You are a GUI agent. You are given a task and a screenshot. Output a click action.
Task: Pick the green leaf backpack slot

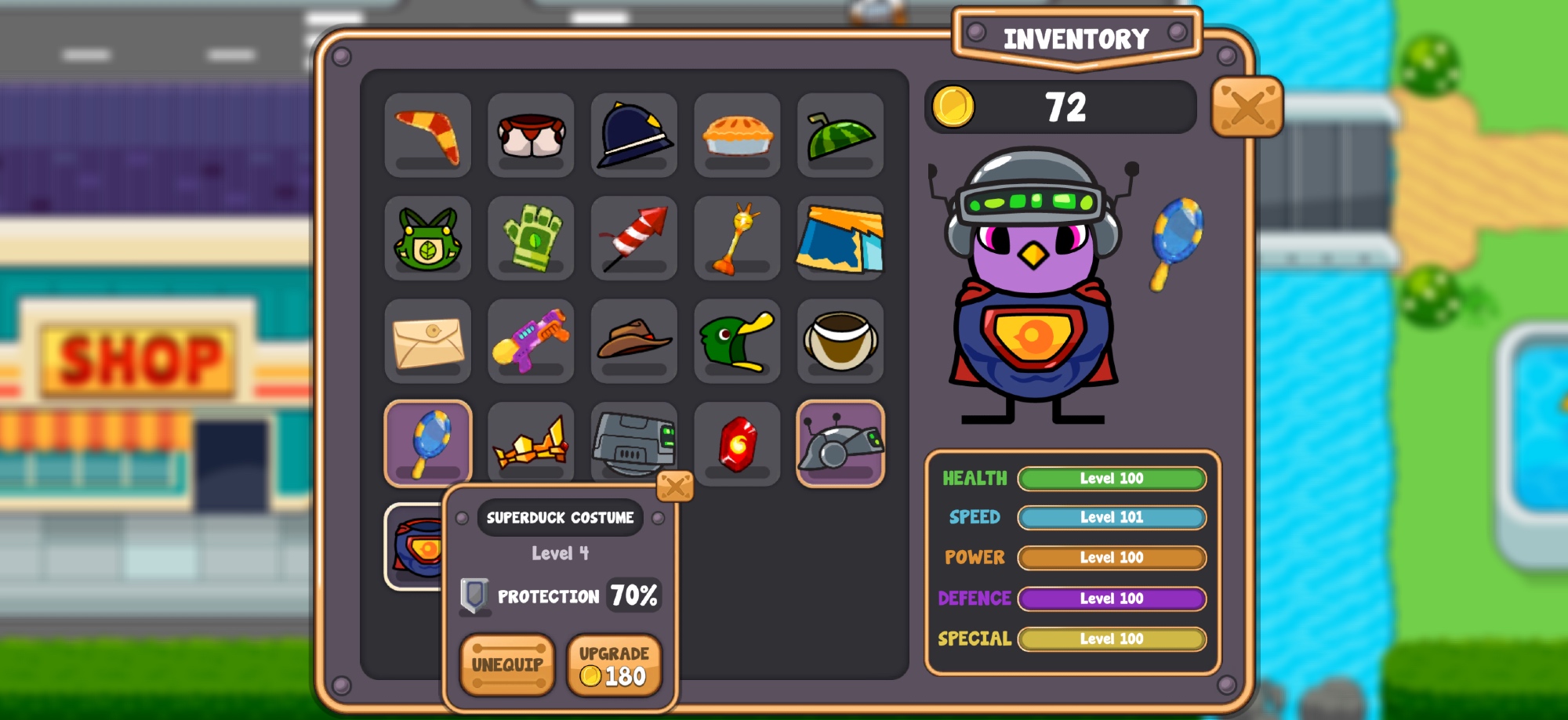pyautogui.click(x=428, y=238)
